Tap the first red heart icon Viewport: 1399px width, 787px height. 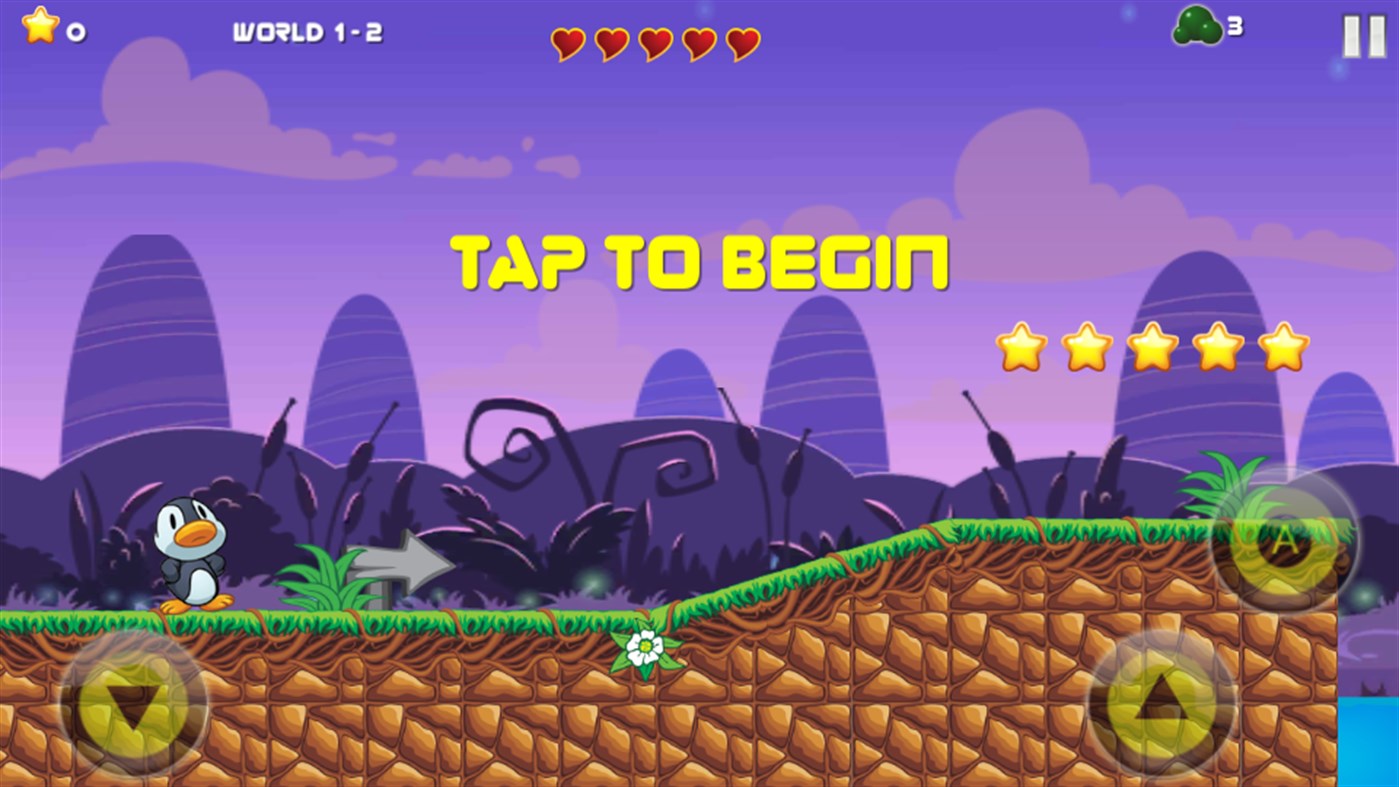click(x=567, y=44)
